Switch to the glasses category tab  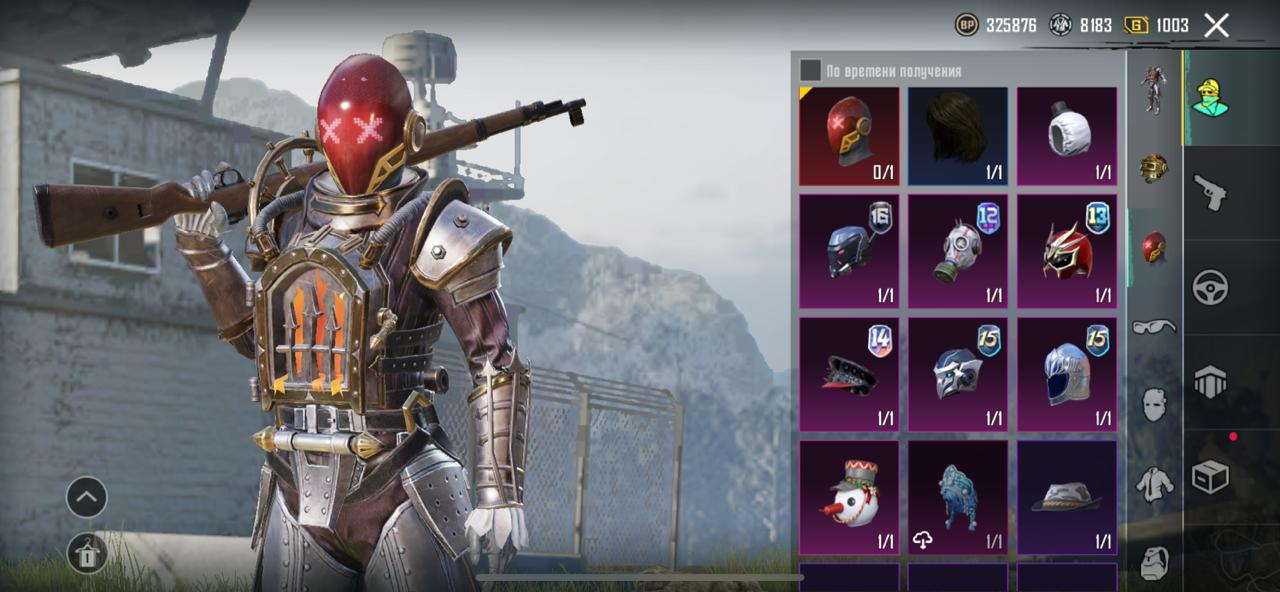(x=1154, y=326)
